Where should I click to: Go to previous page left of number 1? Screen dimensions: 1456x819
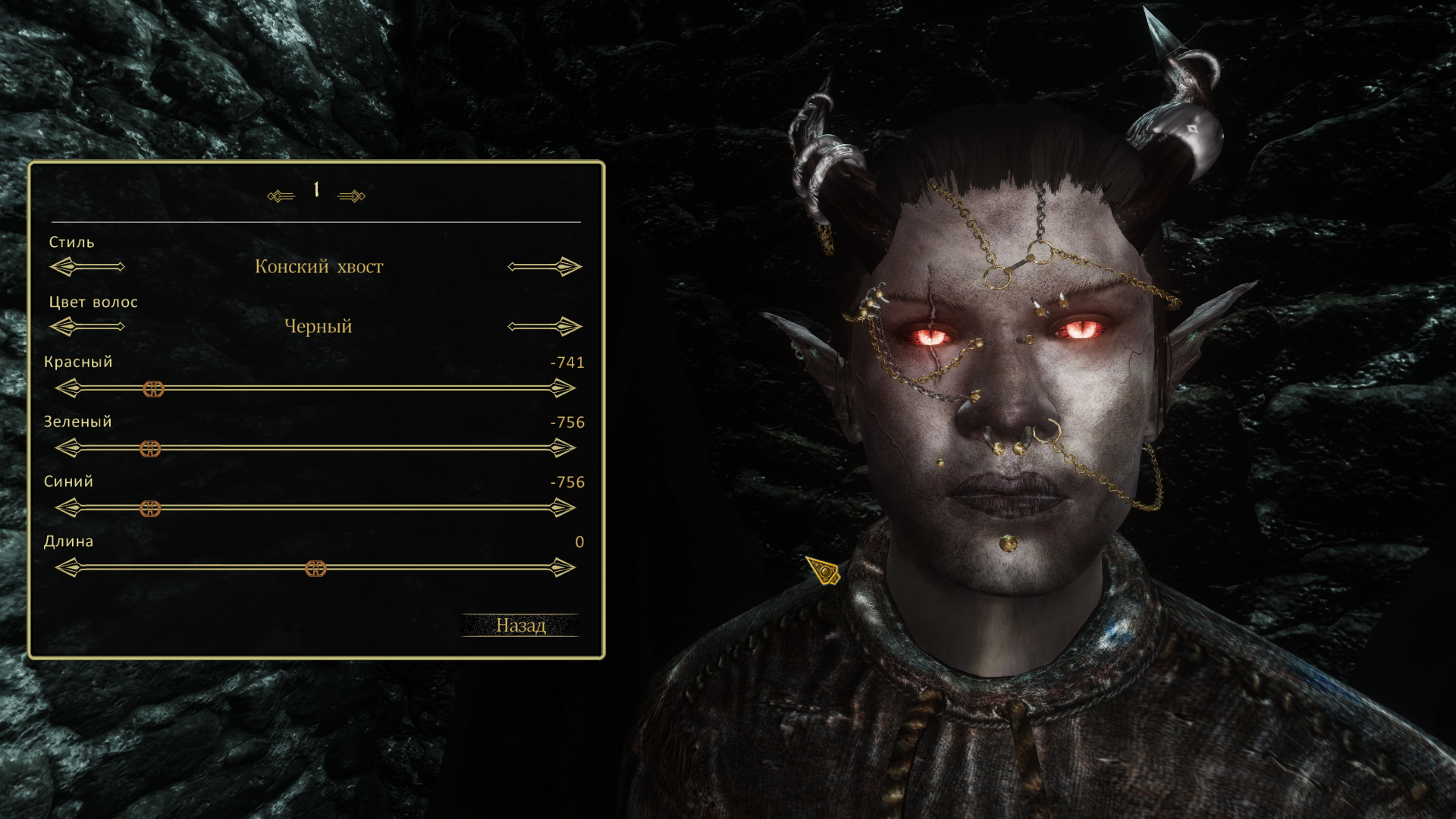pos(281,196)
